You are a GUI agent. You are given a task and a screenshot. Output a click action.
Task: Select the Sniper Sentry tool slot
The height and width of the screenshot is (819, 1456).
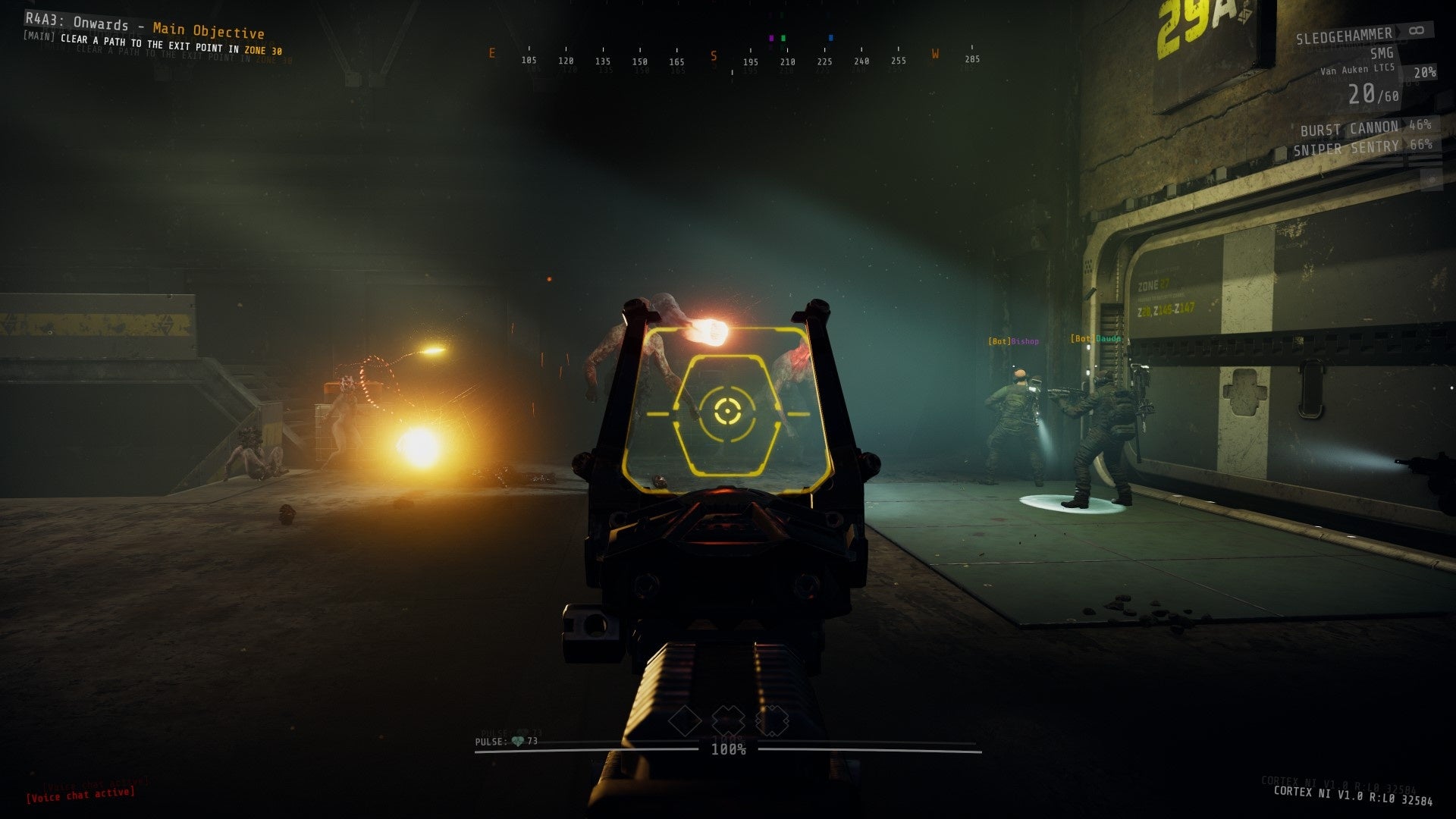pyautogui.click(x=1346, y=148)
